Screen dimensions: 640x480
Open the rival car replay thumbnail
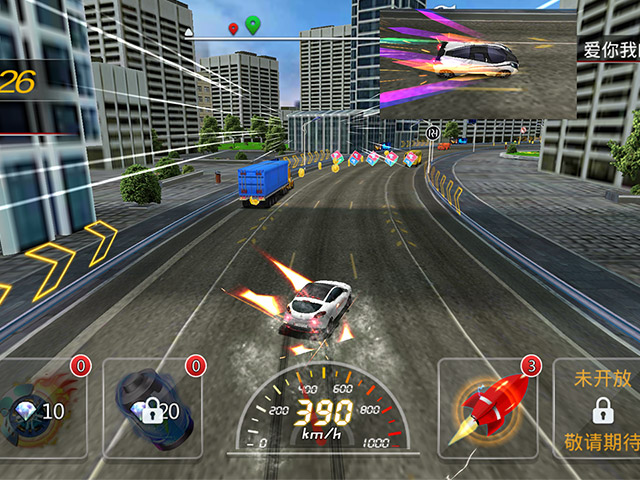pyautogui.click(x=478, y=65)
